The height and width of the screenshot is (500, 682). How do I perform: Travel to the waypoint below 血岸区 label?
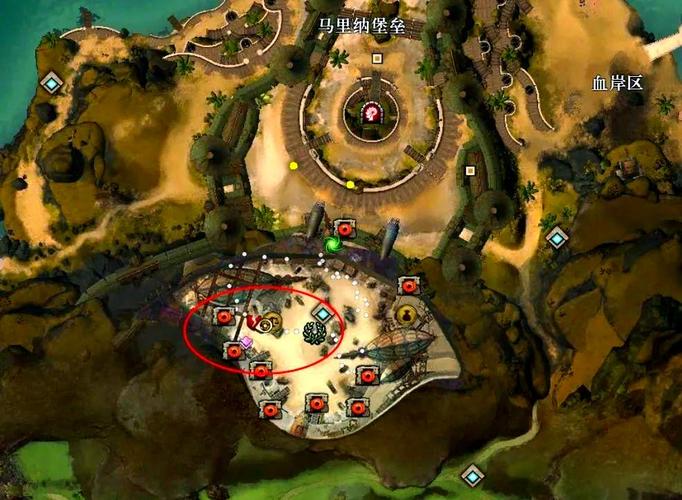coord(557,238)
